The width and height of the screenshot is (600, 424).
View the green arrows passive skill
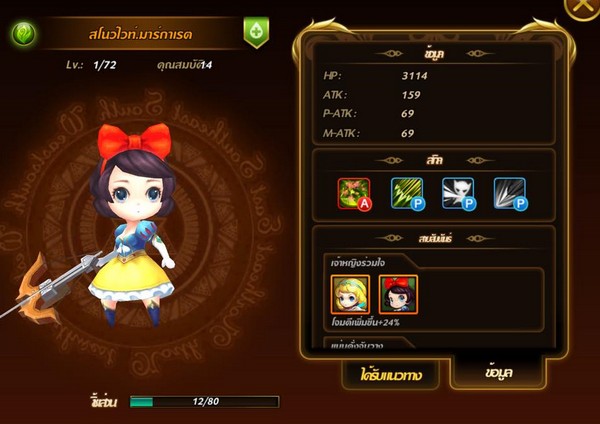[x=406, y=194]
